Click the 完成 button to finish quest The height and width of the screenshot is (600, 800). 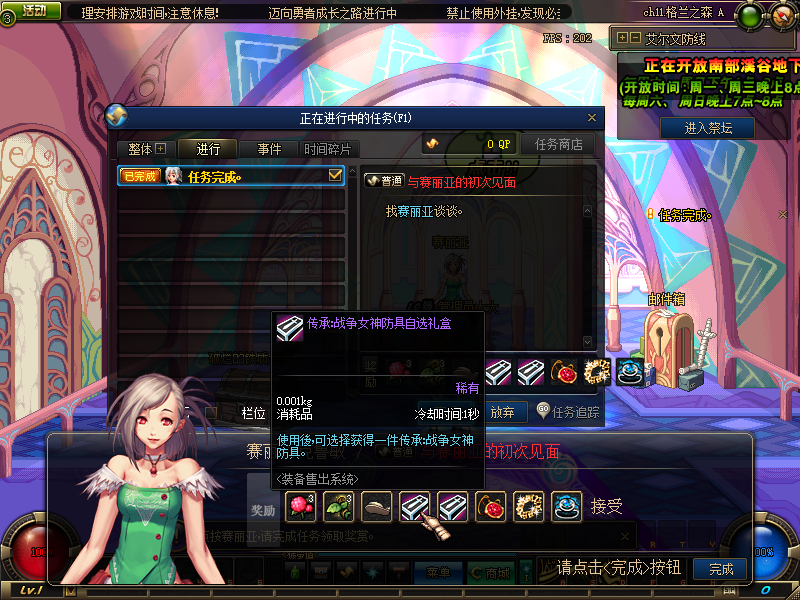click(x=720, y=569)
